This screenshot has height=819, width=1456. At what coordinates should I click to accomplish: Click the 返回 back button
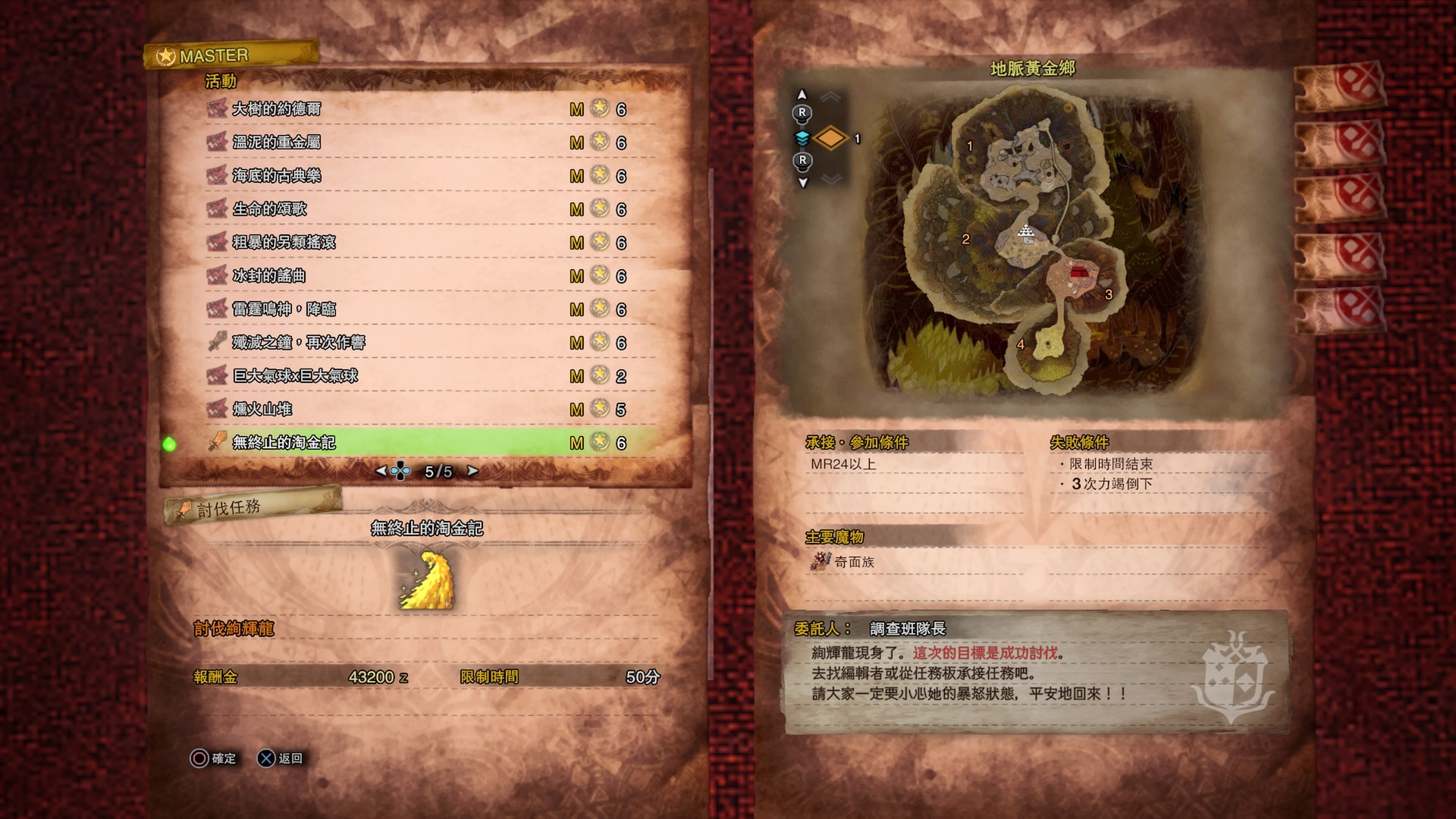click(281, 758)
